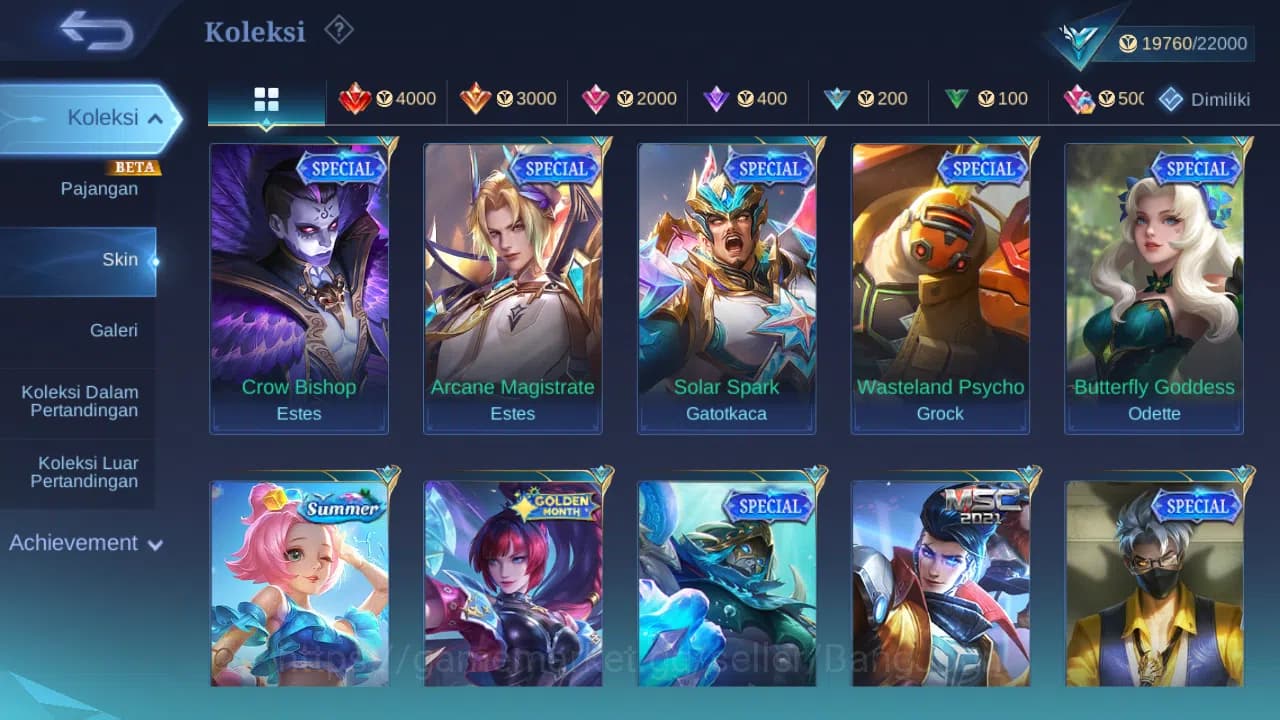Collapse the Koleksi section with its chevron
1280x720 pixels.
(x=157, y=117)
